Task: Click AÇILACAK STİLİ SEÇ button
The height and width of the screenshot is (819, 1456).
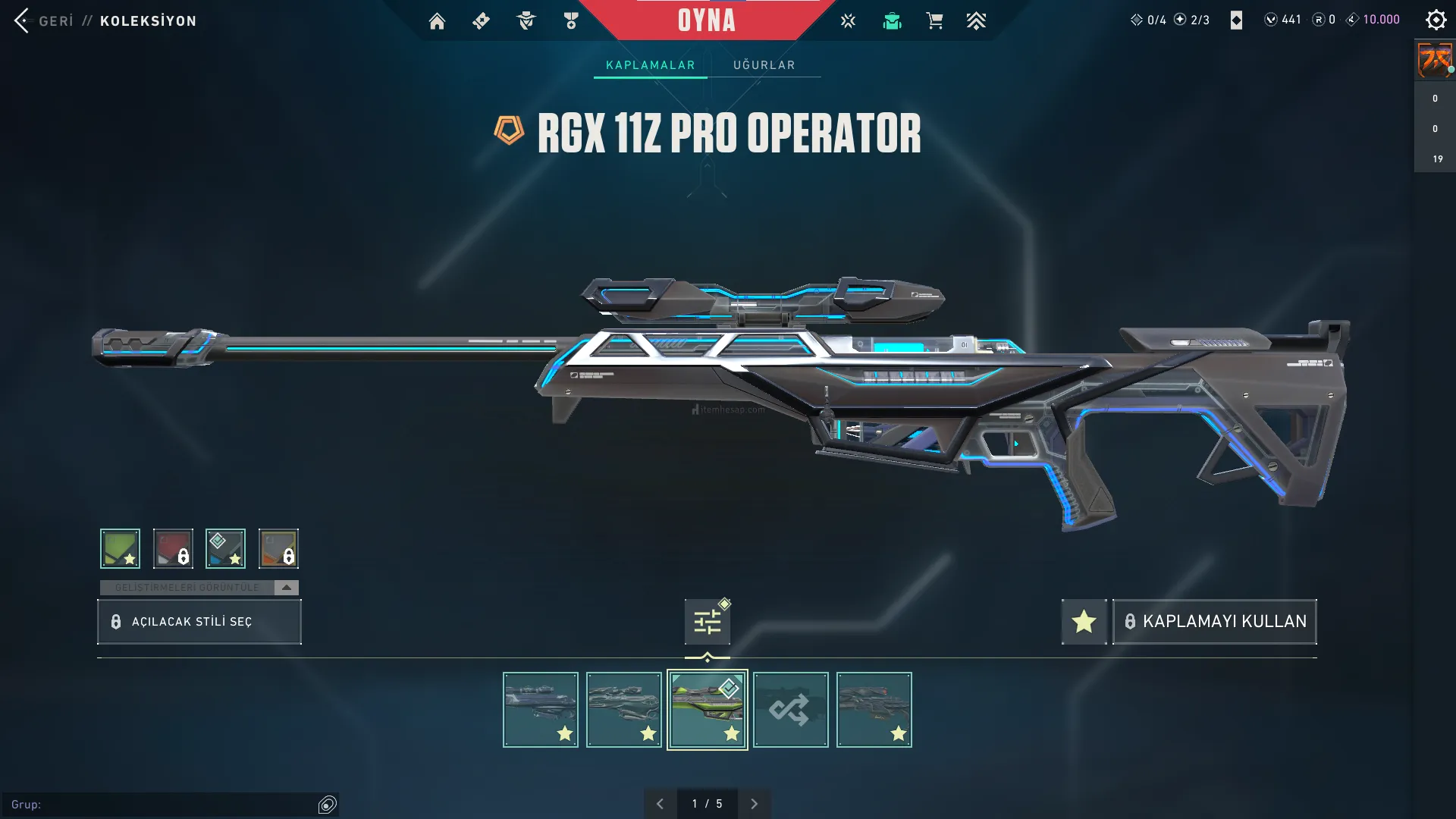Action: (199, 622)
